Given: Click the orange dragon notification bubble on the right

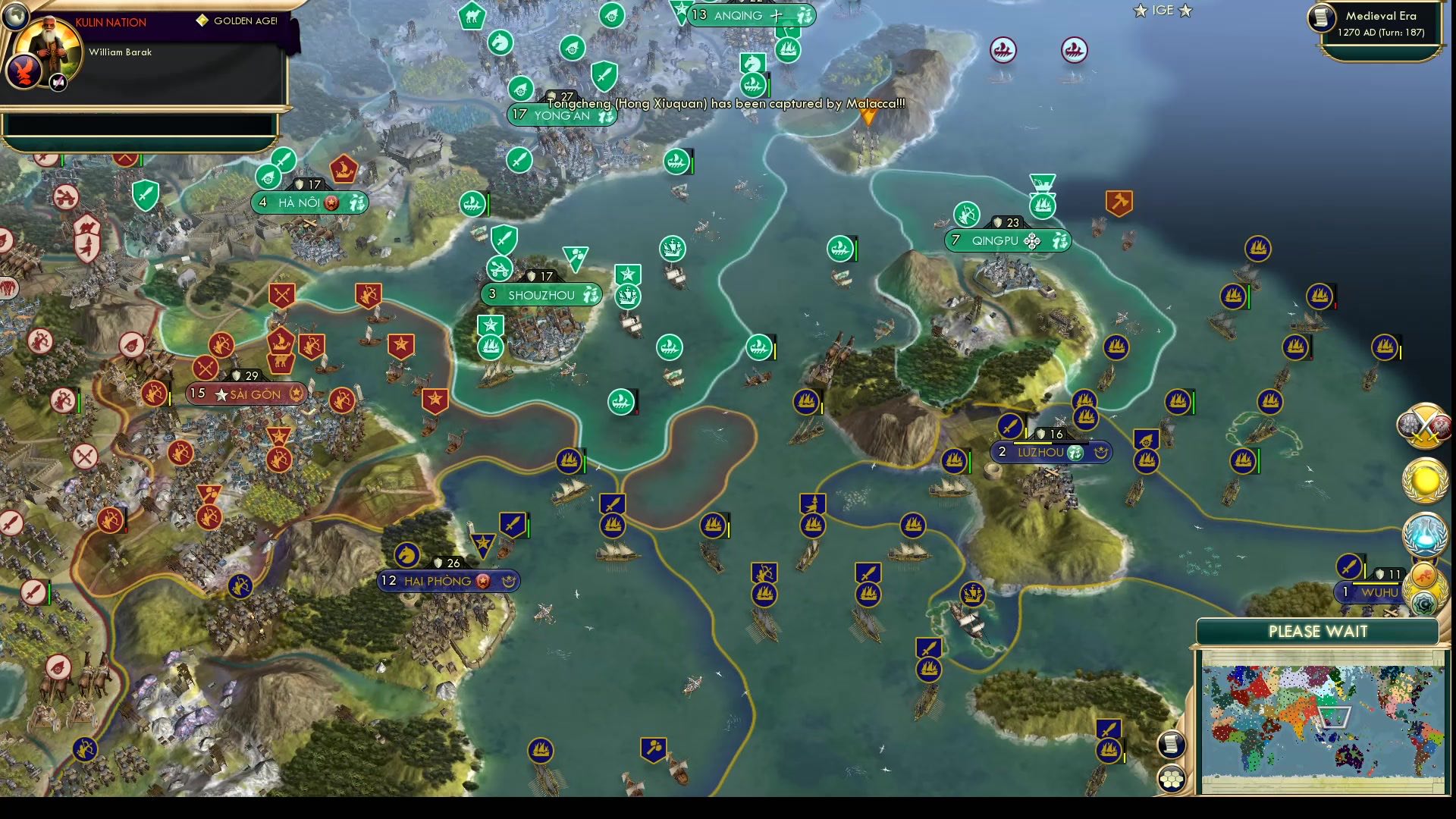Looking at the screenshot, I should (x=1423, y=574).
